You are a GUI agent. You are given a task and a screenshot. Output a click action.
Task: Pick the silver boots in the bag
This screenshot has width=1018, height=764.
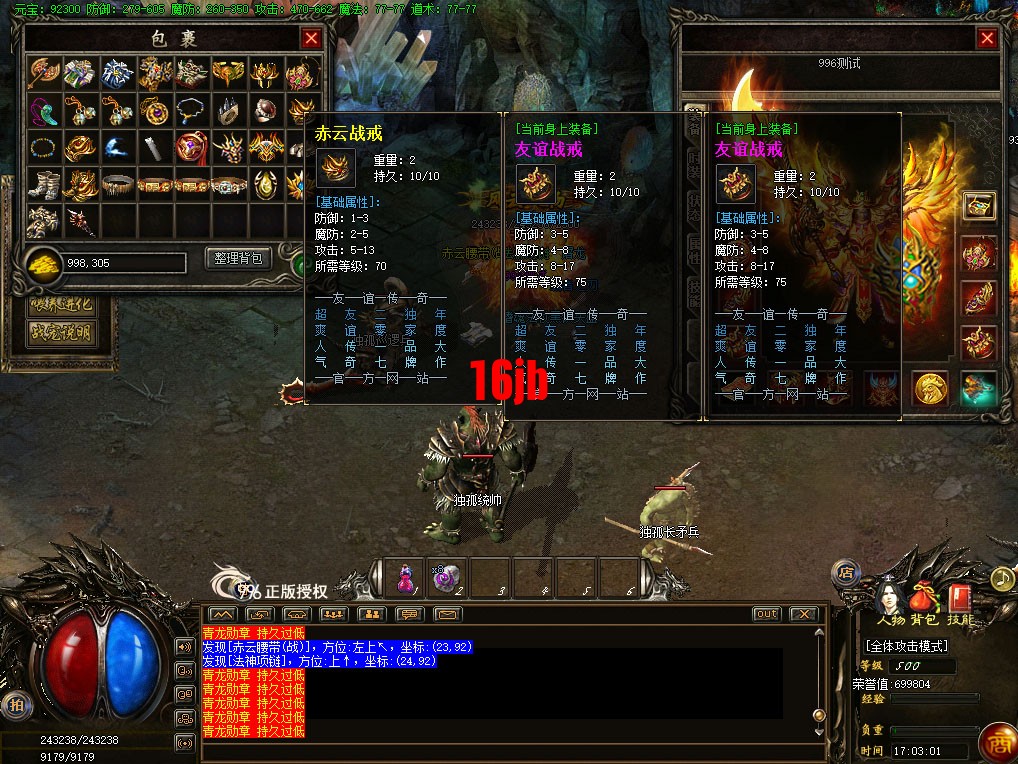point(44,185)
